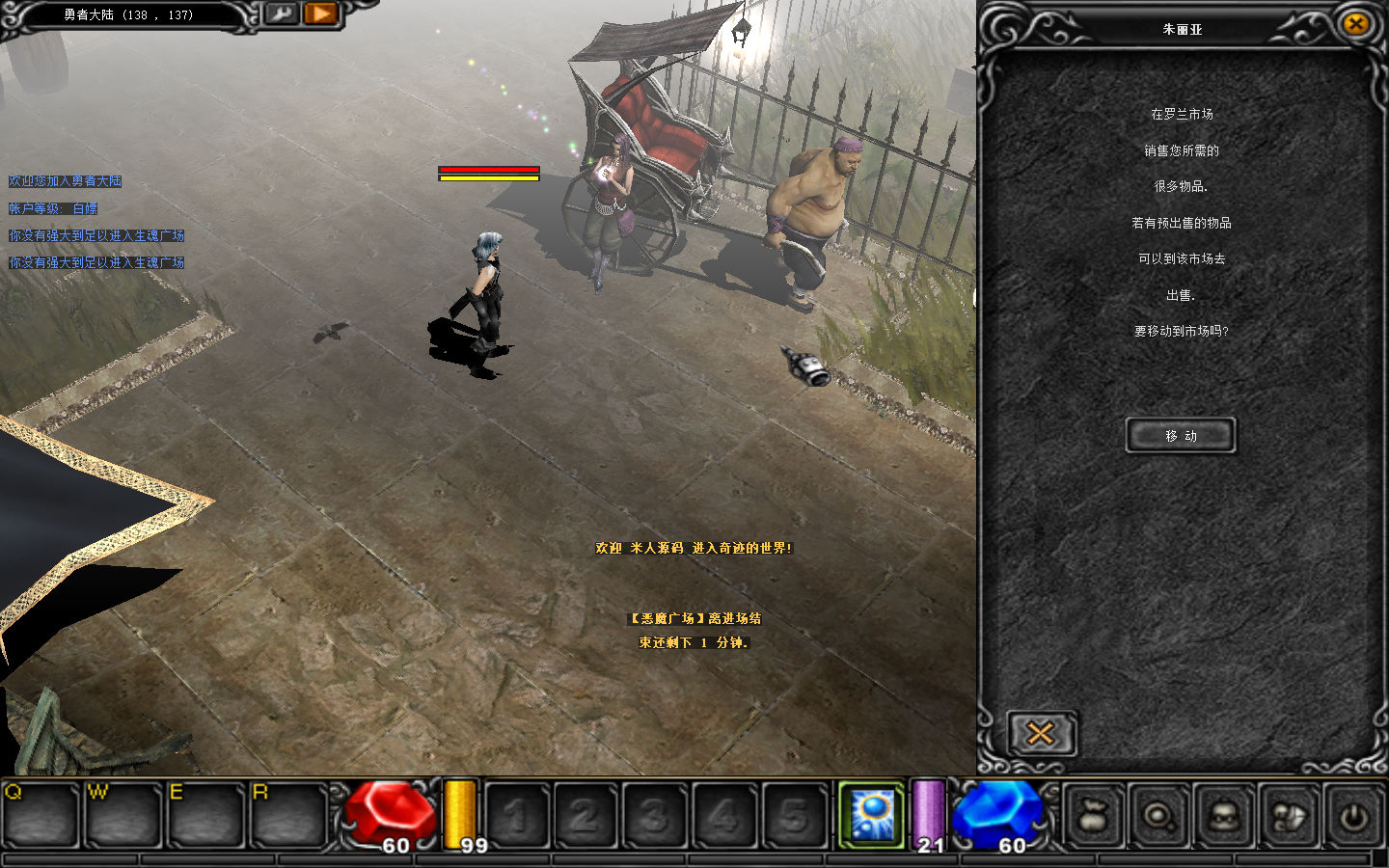The width and height of the screenshot is (1389, 868).
Task: Close the 朱丽亚 dialog with the gold X
Action: point(1355,24)
